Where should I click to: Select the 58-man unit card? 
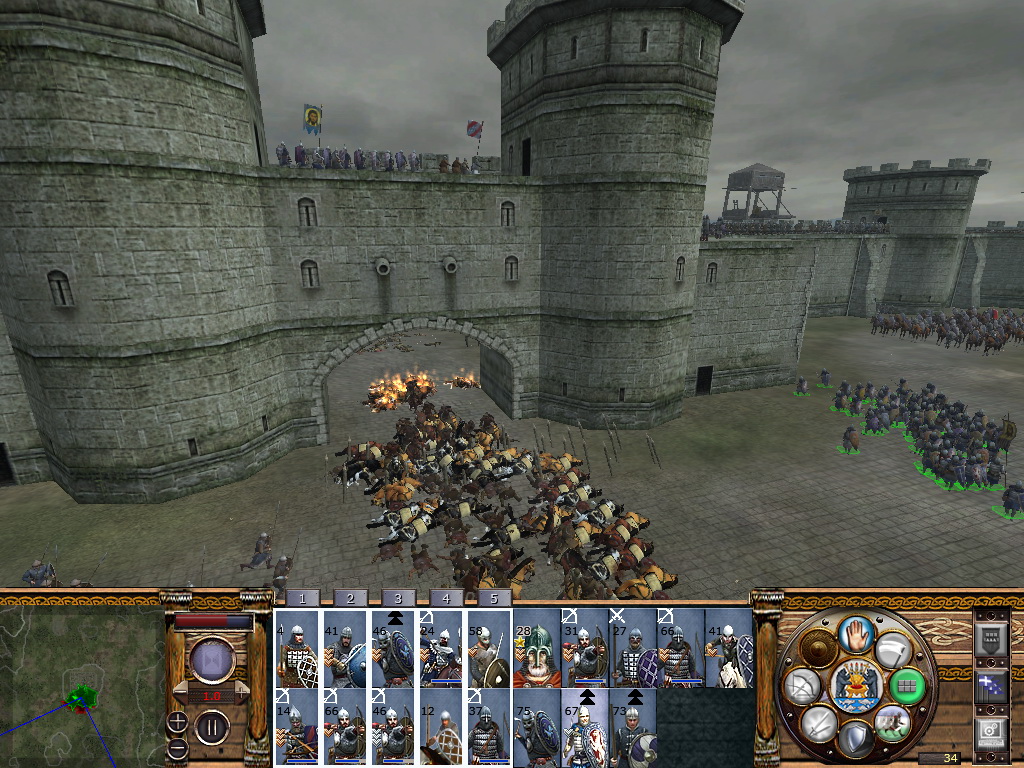point(488,648)
